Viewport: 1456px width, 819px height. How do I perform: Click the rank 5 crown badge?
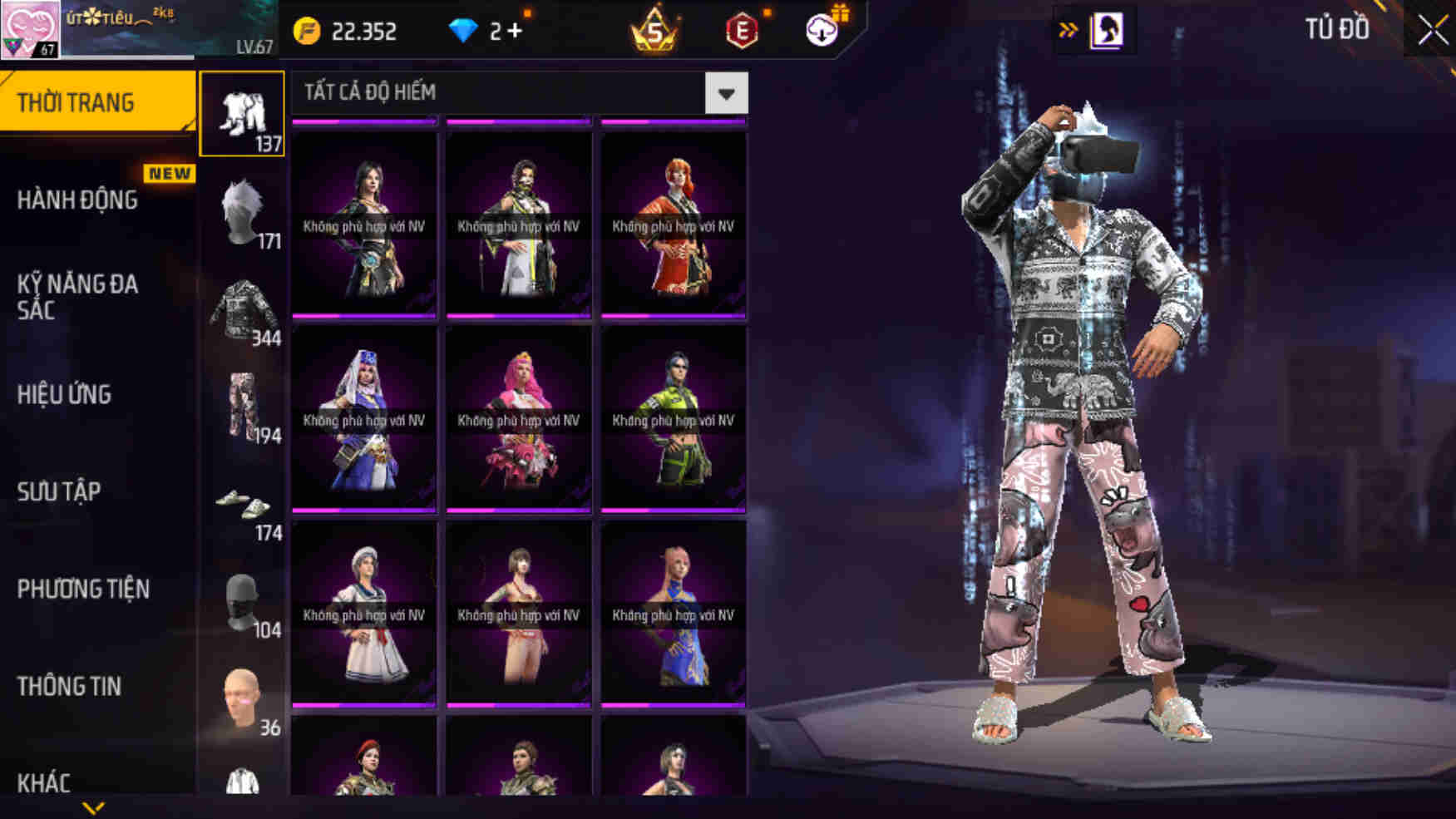click(653, 31)
